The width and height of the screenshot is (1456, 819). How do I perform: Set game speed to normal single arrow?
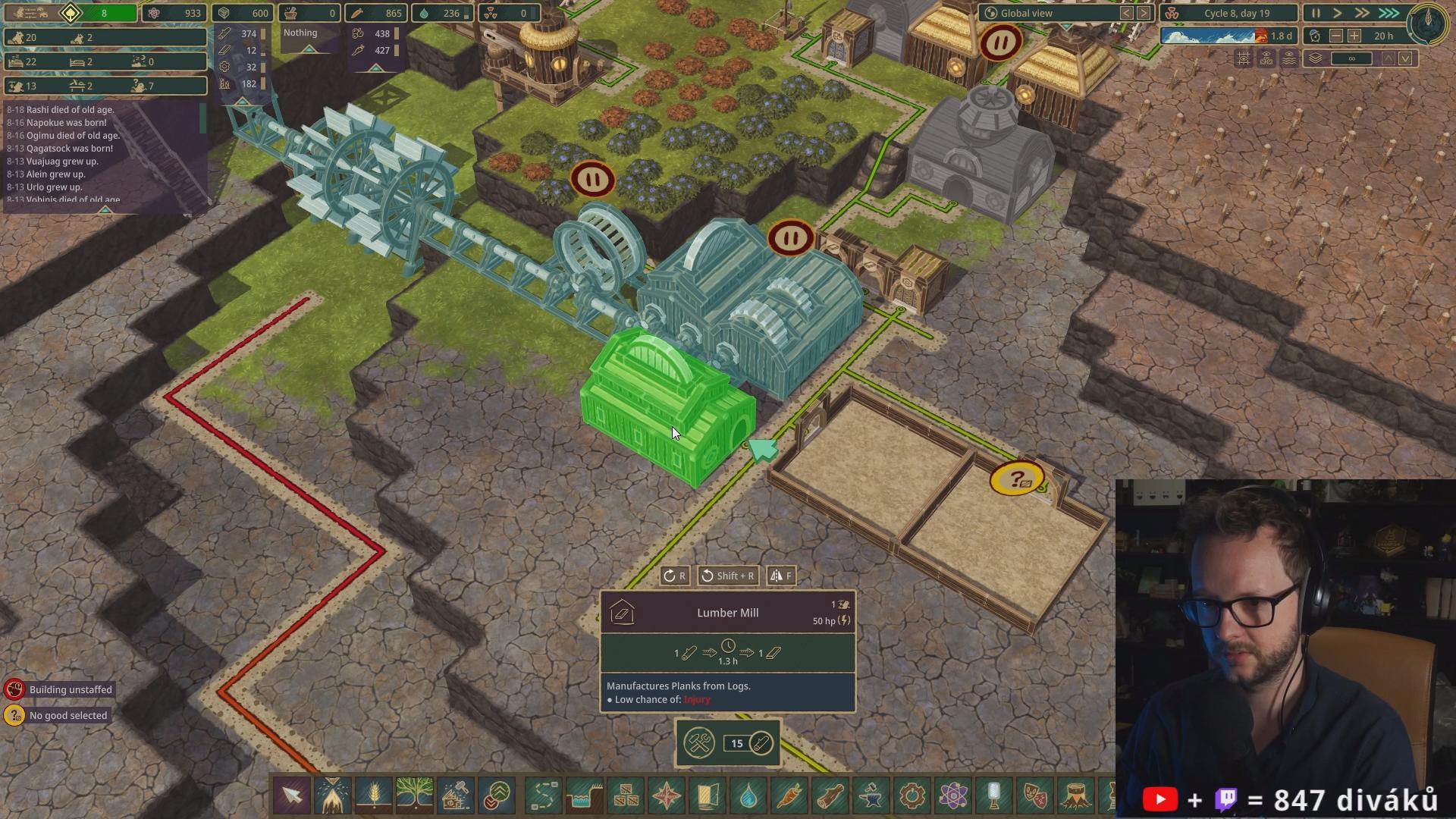1338,13
